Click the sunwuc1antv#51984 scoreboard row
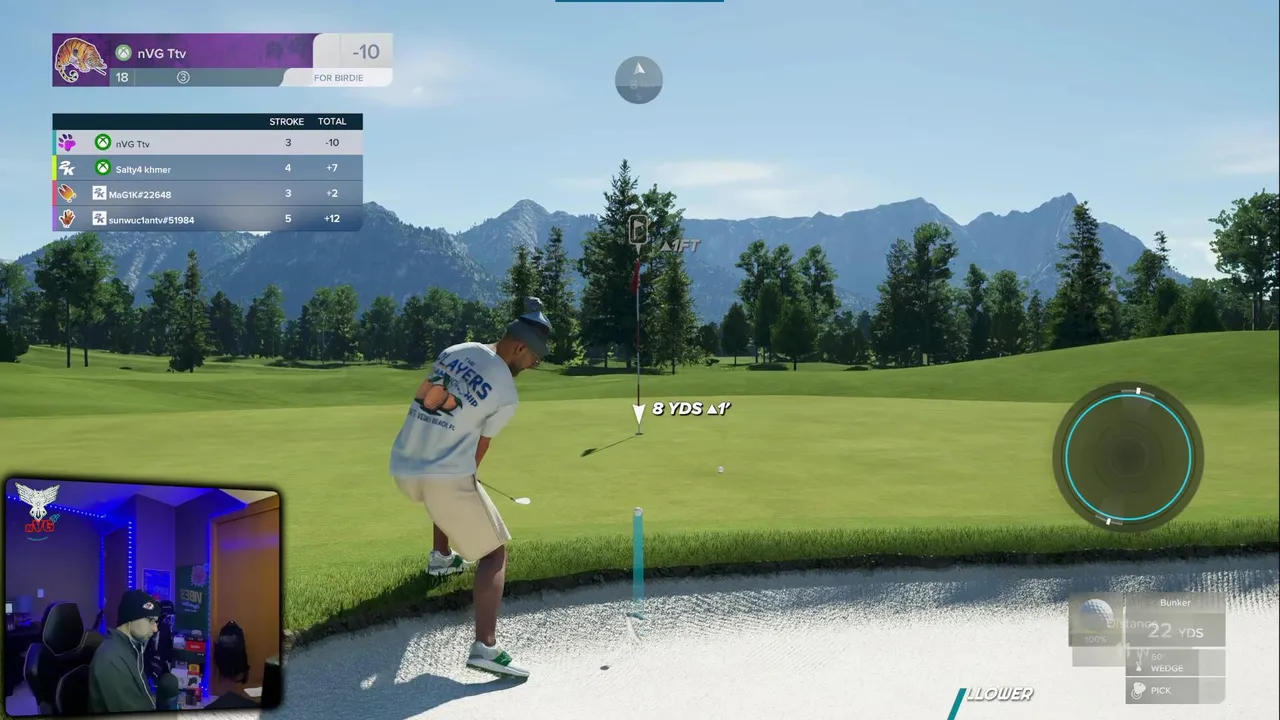The width and height of the screenshot is (1280, 720). click(207, 219)
